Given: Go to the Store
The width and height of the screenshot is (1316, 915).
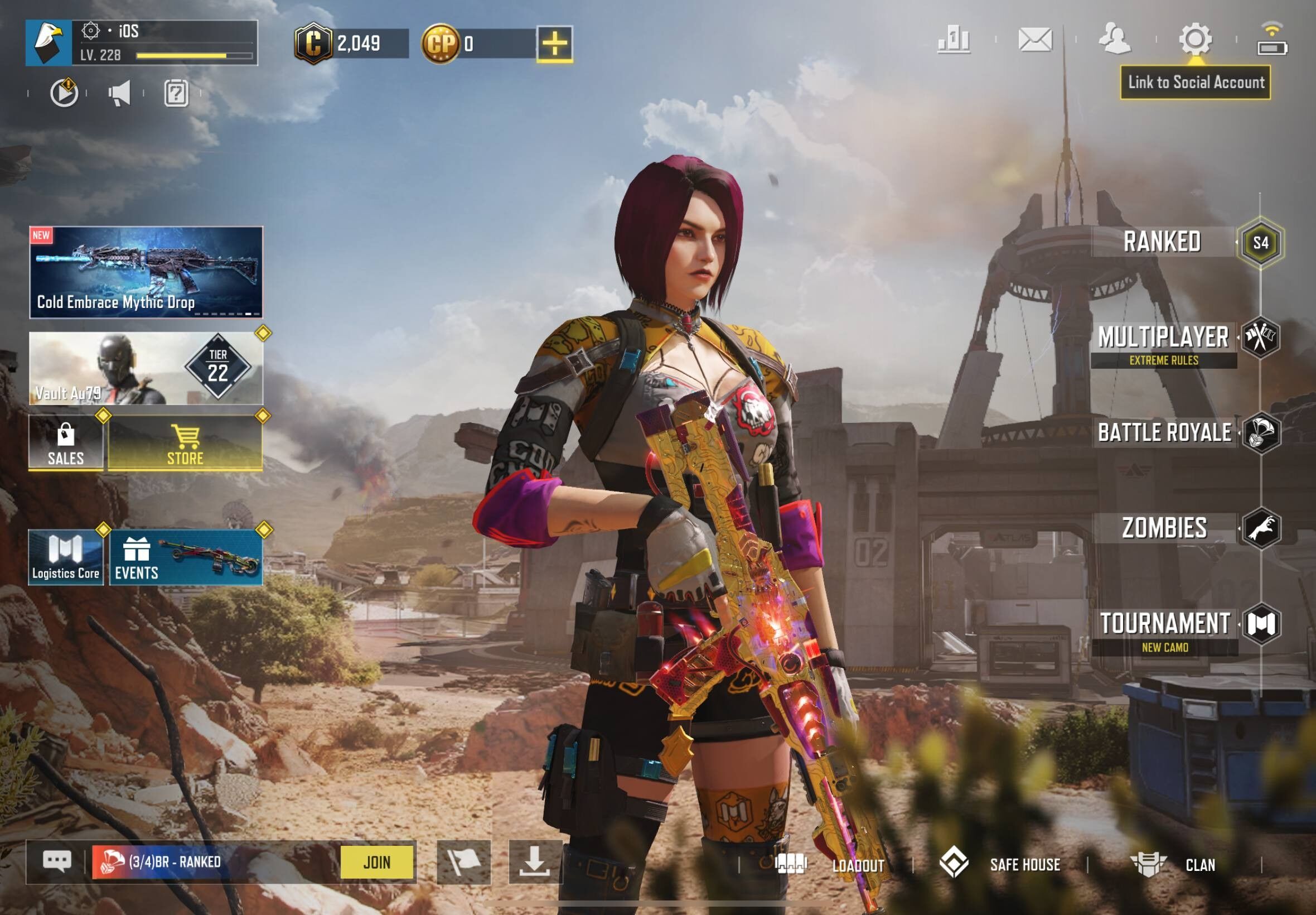Looking at the screenshot, I should pyautogui.click(x=185, y=443).
